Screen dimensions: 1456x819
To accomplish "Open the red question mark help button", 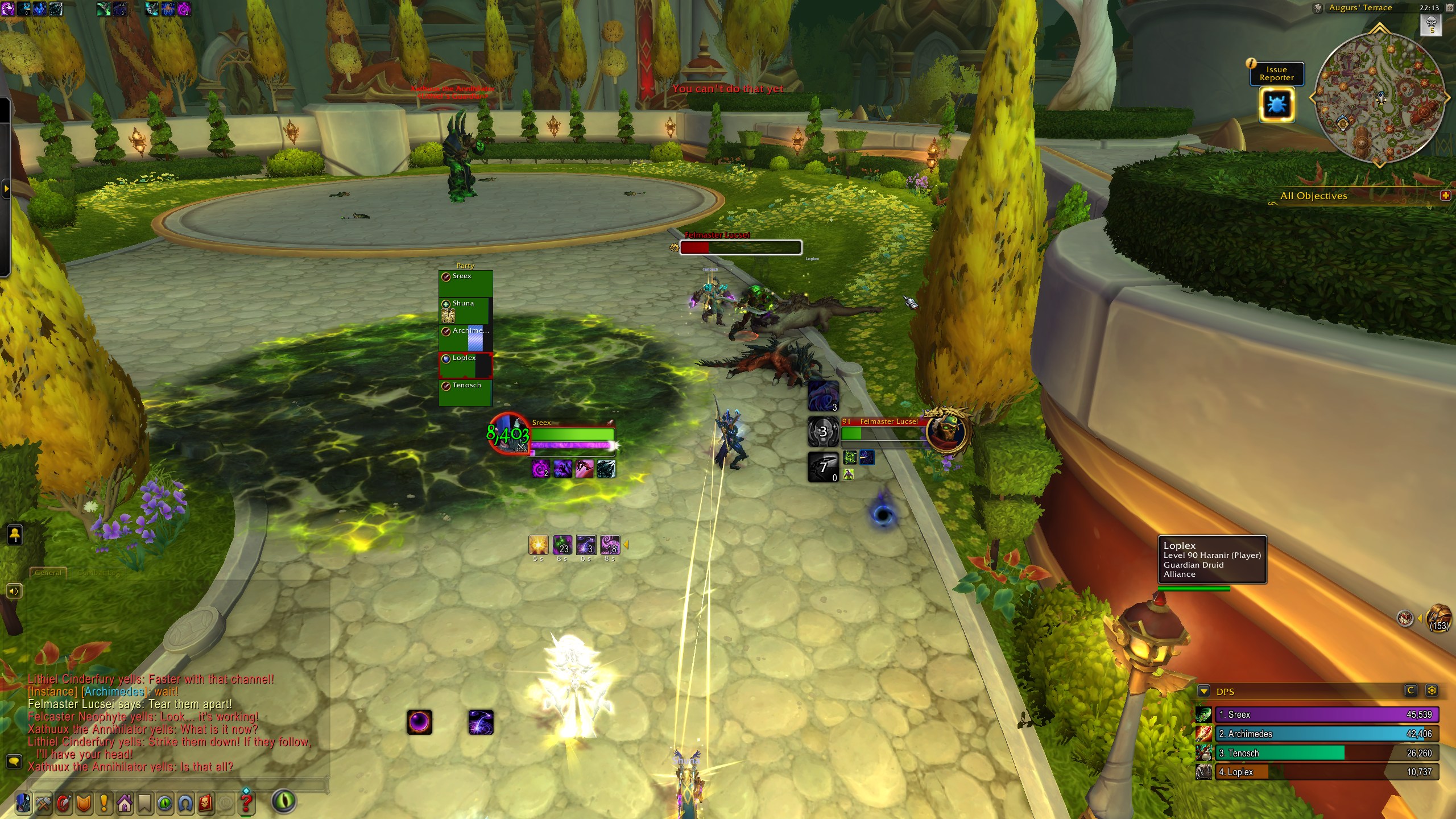I will (x=246, y=803).
